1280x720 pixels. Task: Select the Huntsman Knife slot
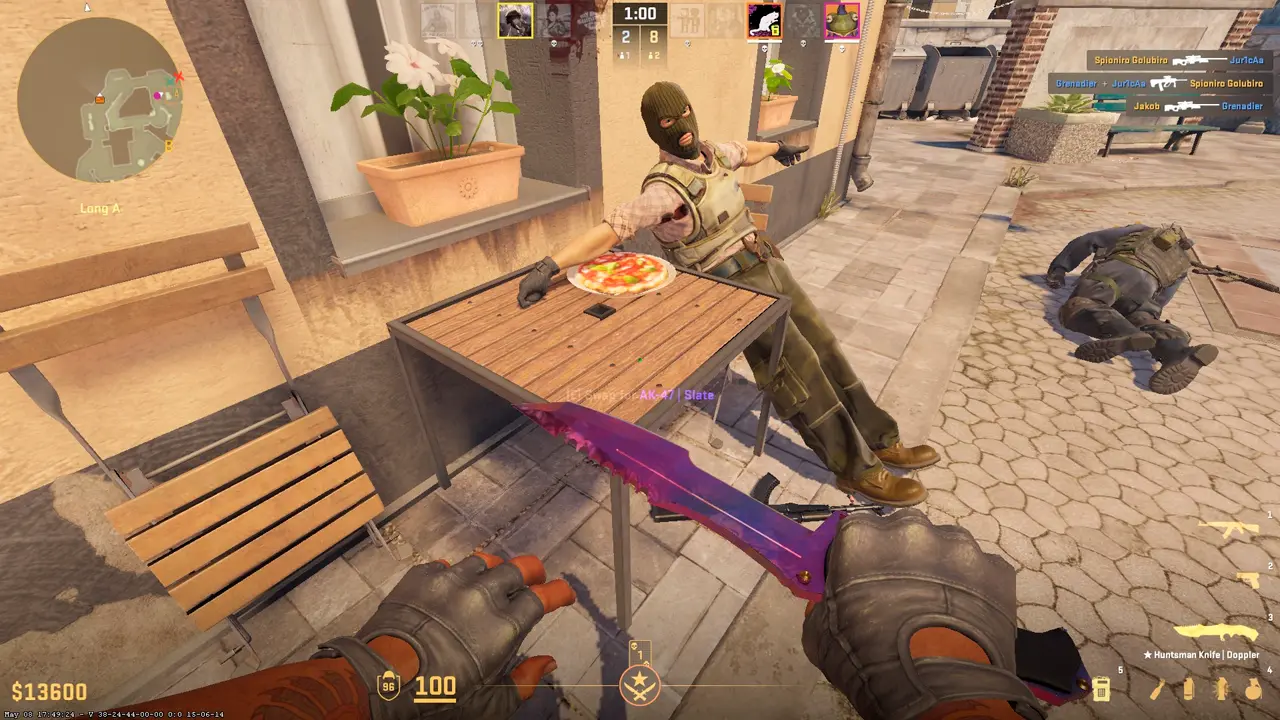tap(1214, 632)
